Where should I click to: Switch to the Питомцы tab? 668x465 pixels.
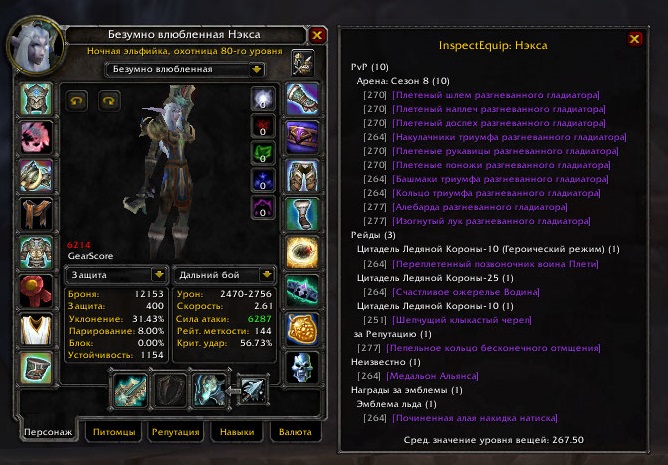[x=113, y=432]
